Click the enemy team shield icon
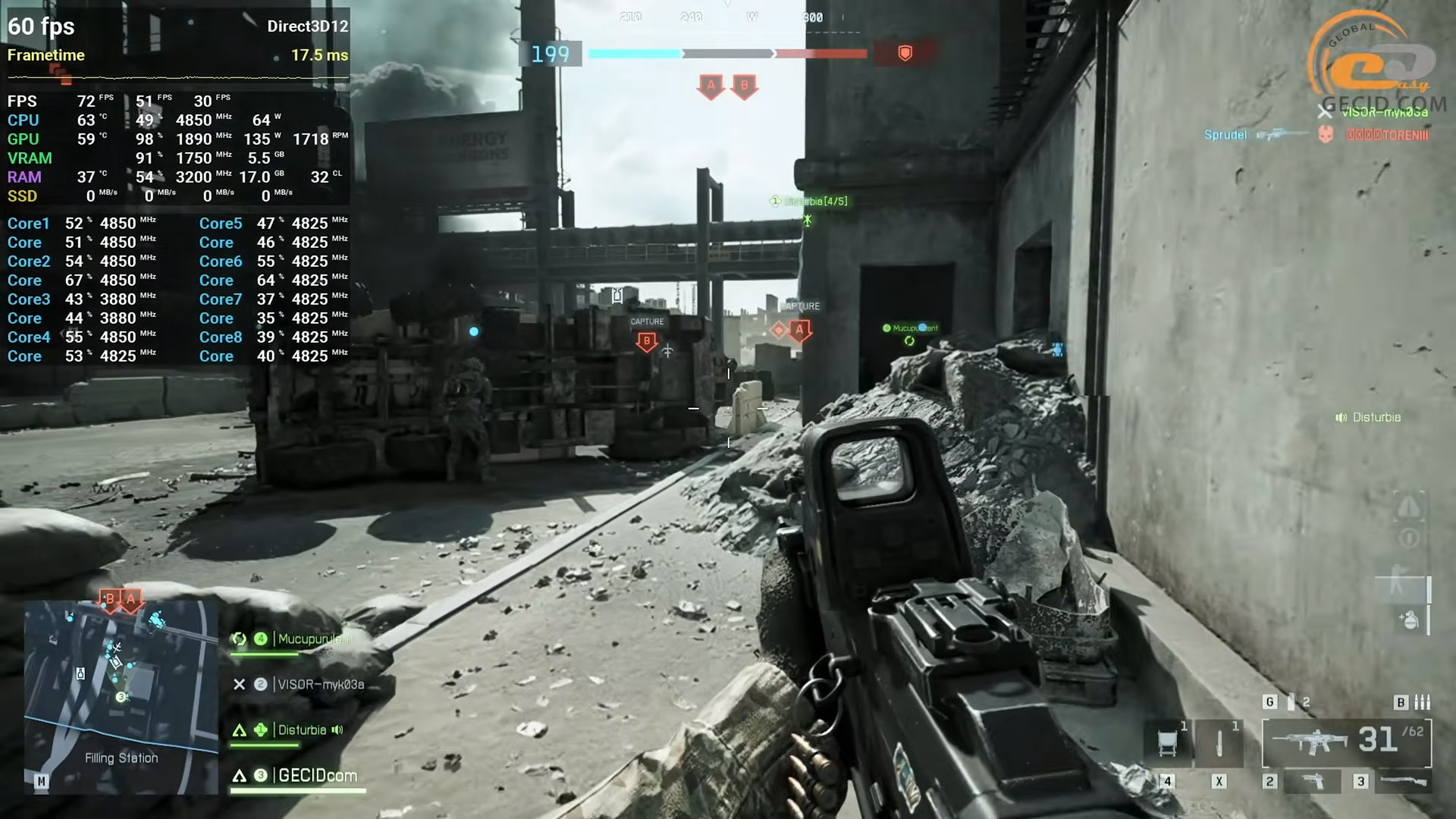Screen dimensions: 1456x819 pyautogui.click(x=905, y=53)
